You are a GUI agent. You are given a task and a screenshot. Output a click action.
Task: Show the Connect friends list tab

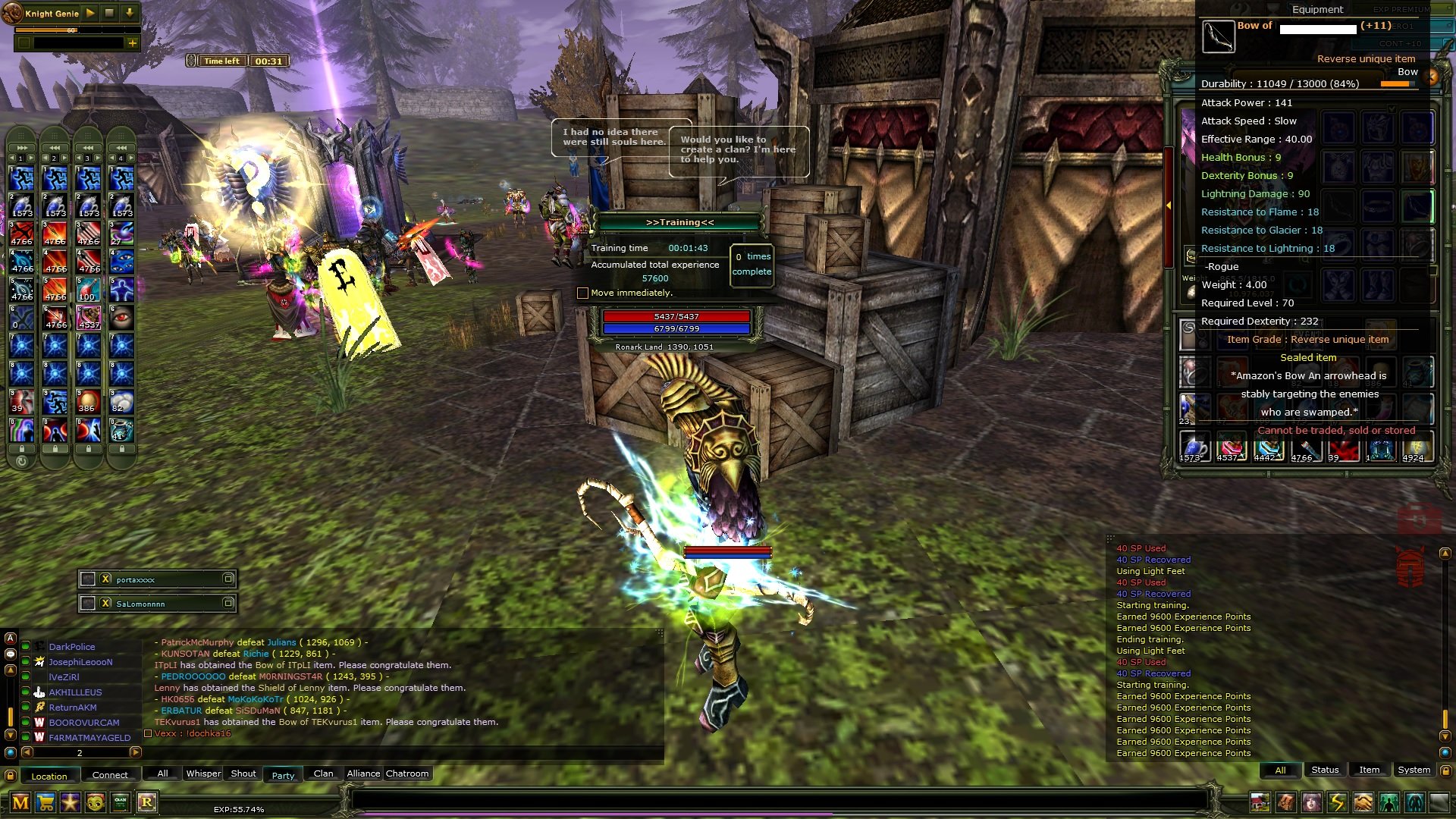110,775
